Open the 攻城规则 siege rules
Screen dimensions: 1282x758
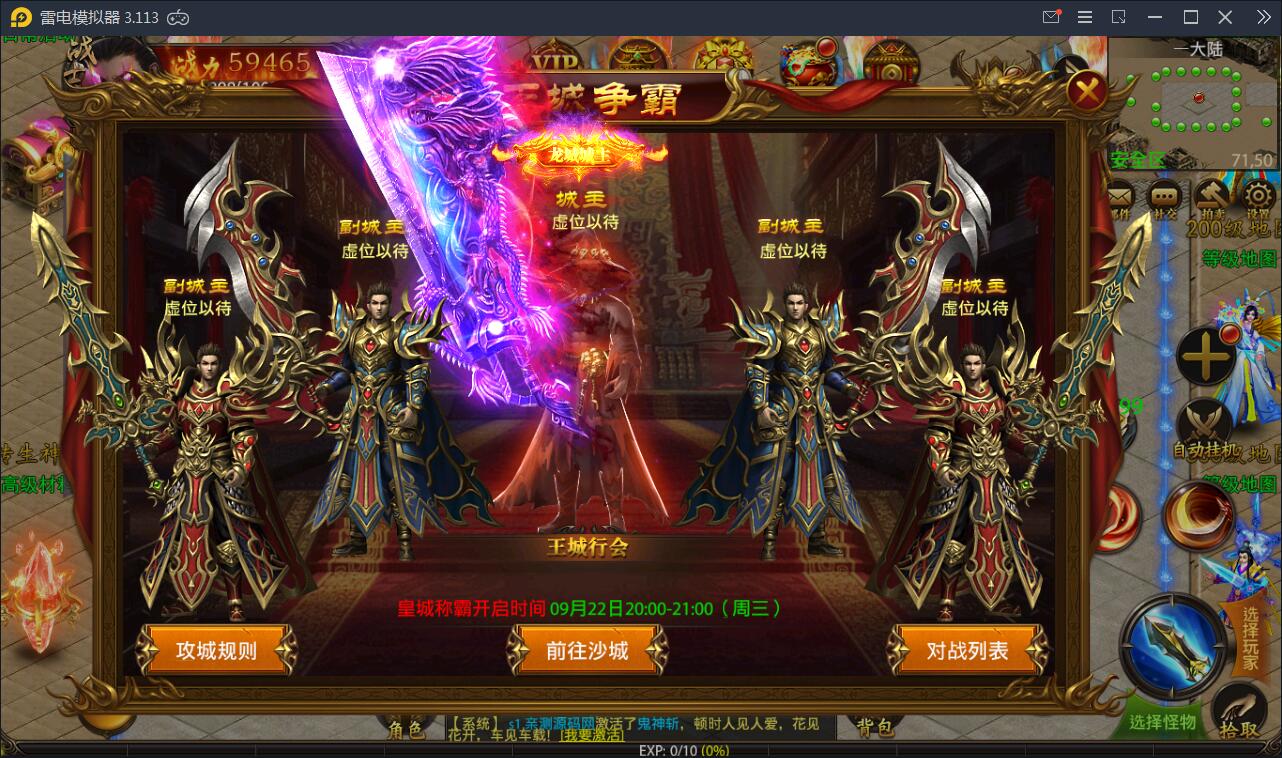pyautogui.click(x=218, y=649)
